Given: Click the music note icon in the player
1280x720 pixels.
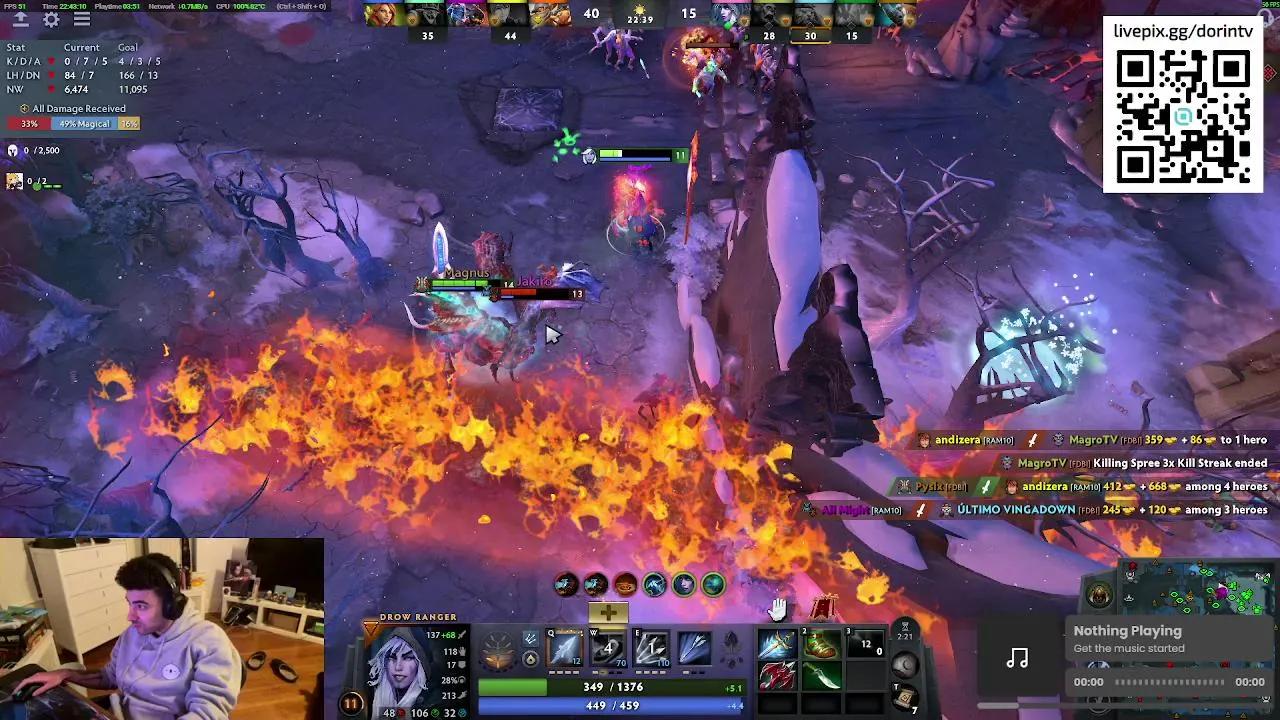Looking at the screenshot, I should tap(1018, 657).
